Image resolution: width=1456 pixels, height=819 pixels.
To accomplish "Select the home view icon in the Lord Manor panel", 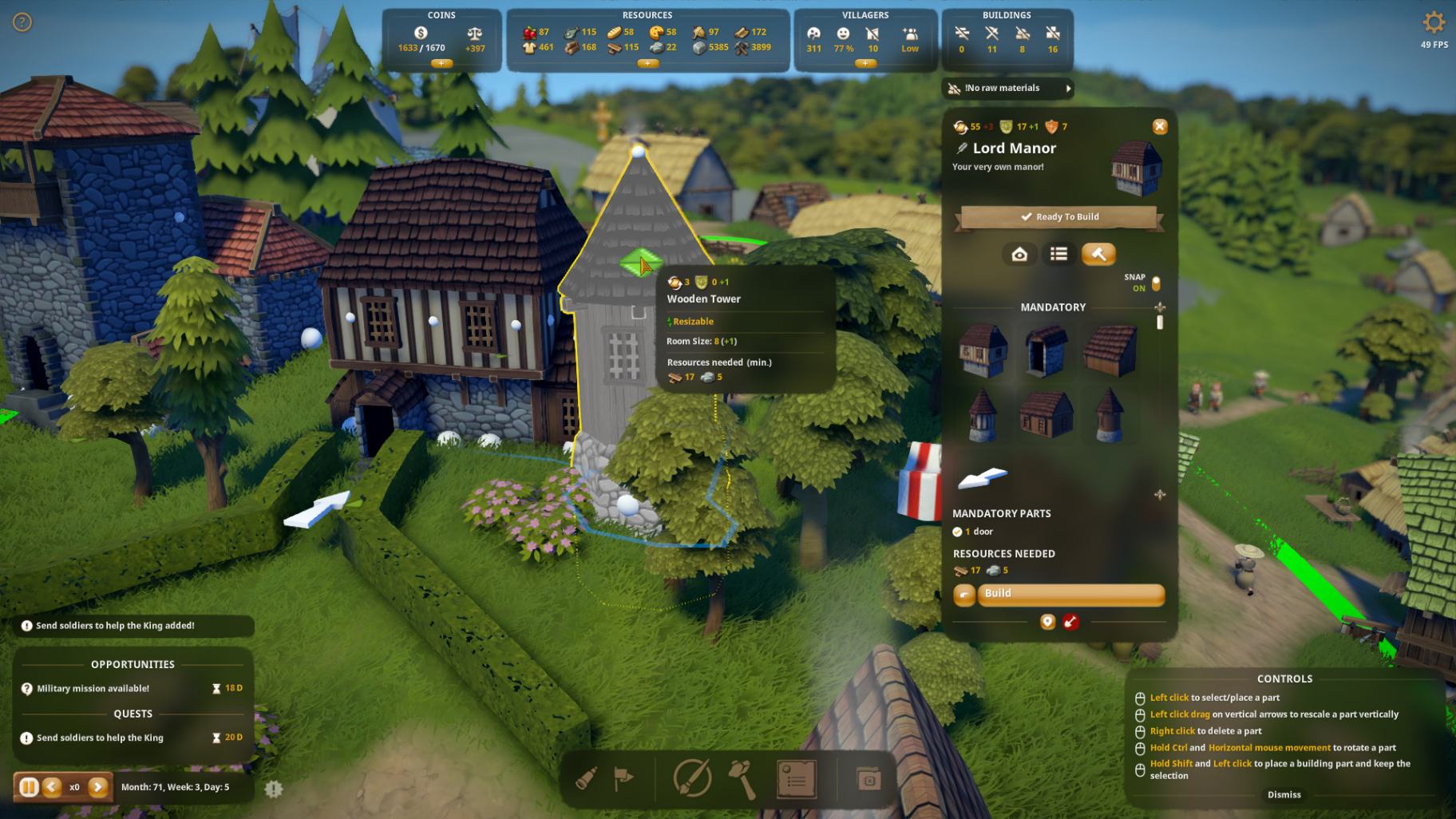I will (1019, 254).
